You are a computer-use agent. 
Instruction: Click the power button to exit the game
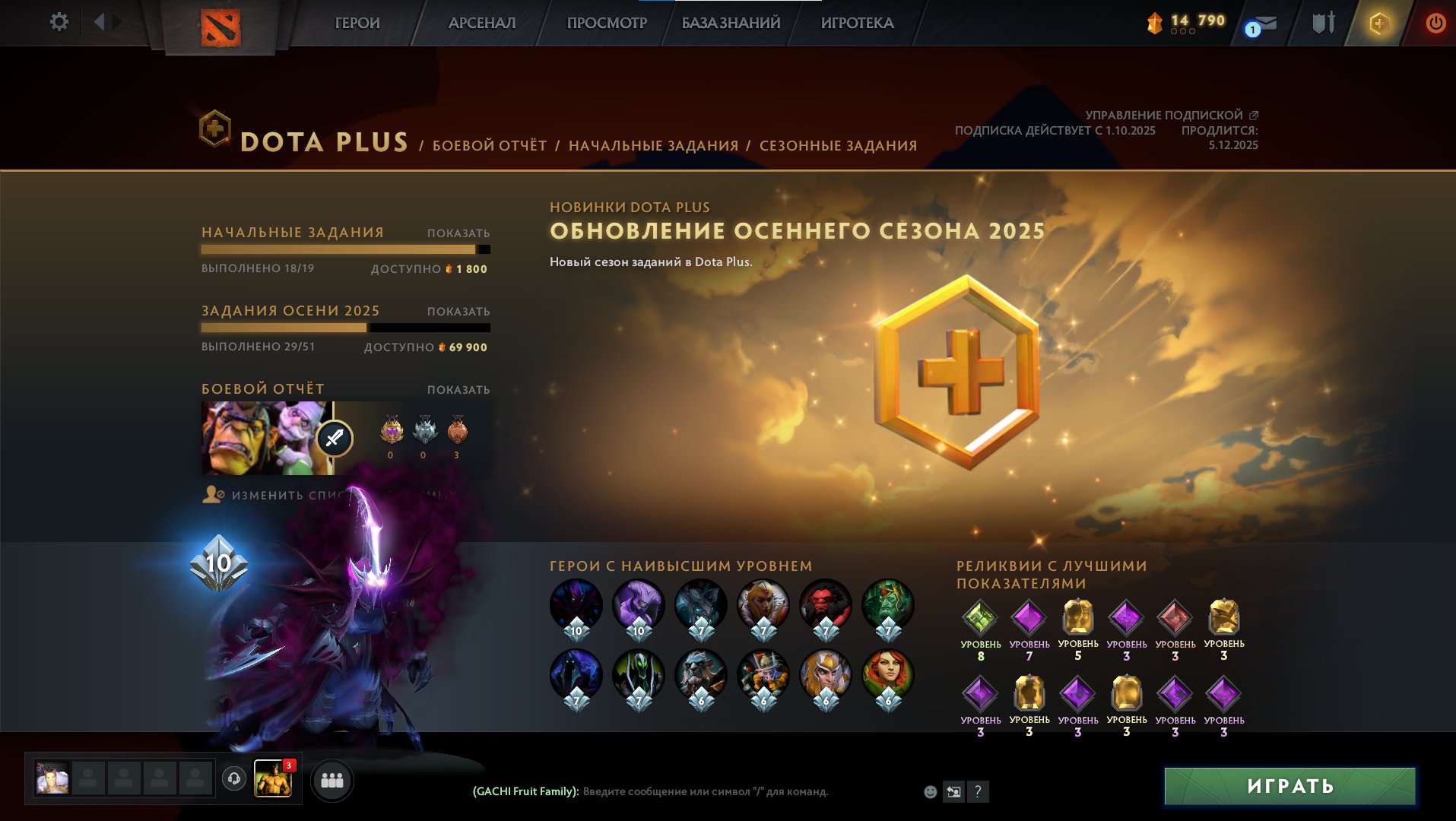point(1436,23)
